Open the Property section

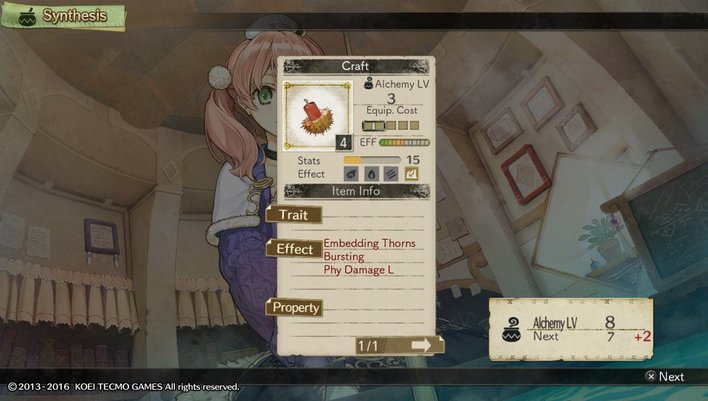(x=295, y=308)
